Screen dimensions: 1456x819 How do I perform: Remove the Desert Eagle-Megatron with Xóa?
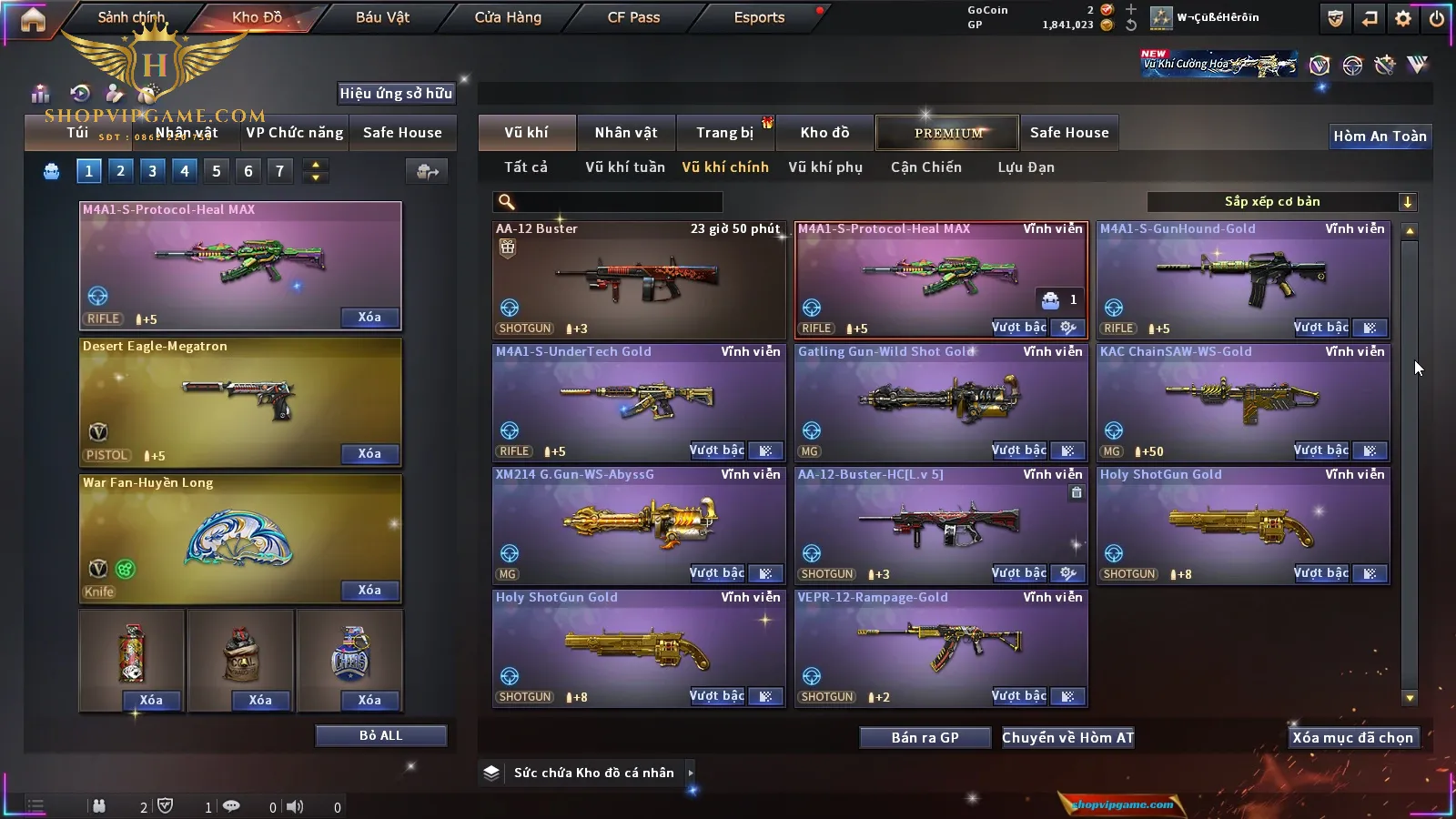point(369,454)
